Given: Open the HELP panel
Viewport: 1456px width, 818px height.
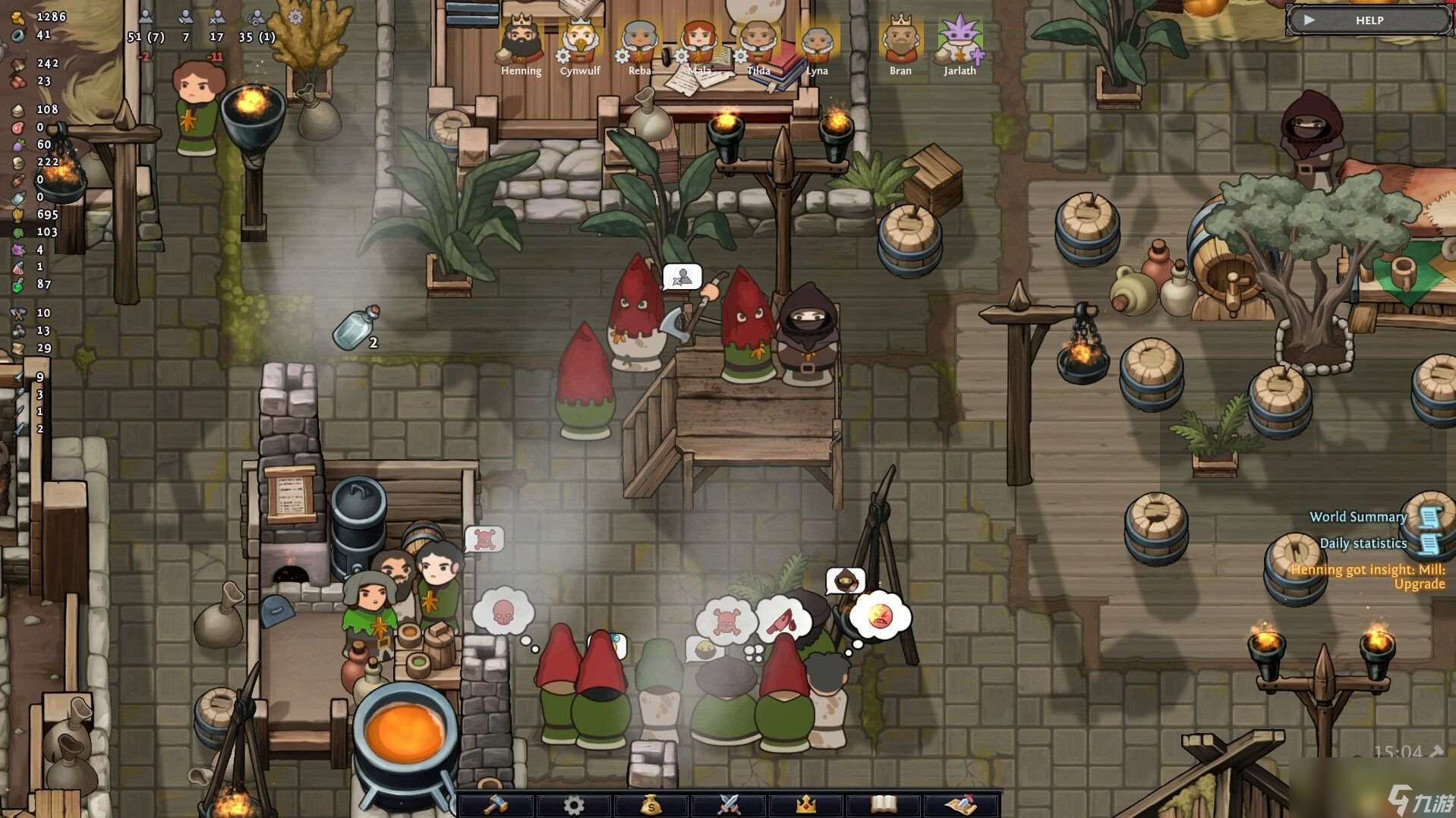Looking at the screenshot, I should point(1369,20).
